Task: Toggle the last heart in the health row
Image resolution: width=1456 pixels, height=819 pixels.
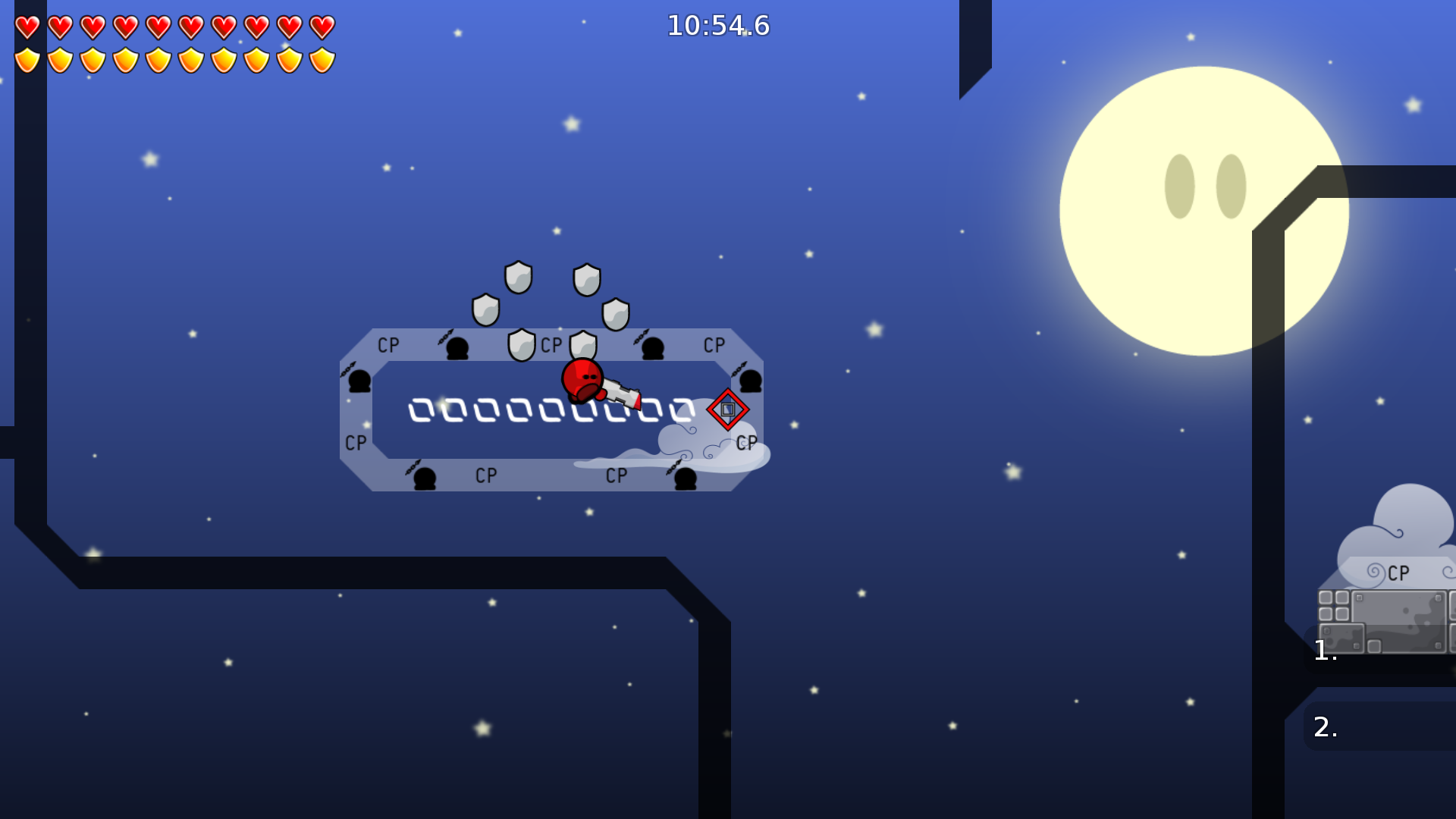Action: (x=322, y=27)
